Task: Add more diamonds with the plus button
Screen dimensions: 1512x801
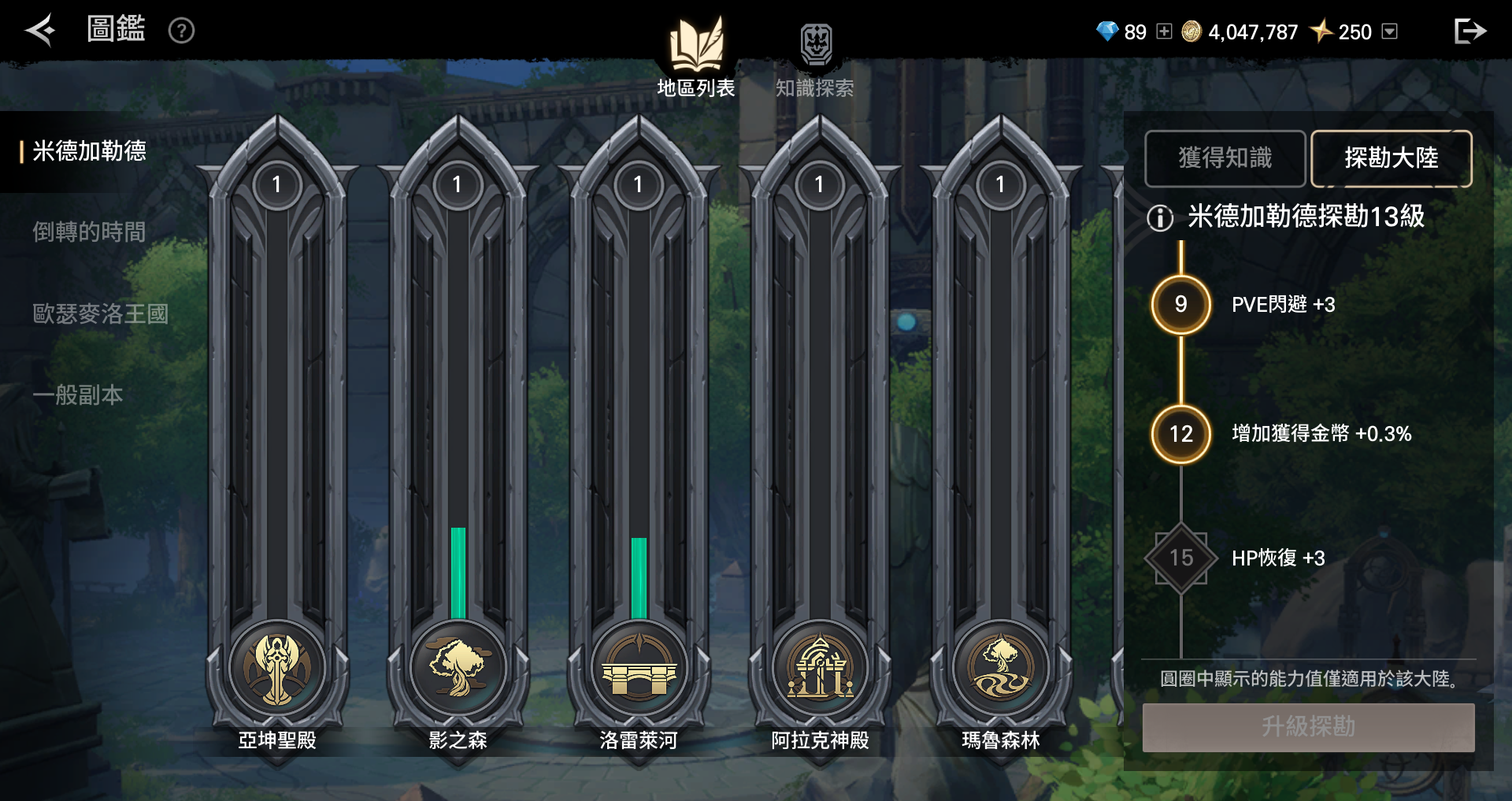Action: tap(1164, 32)
